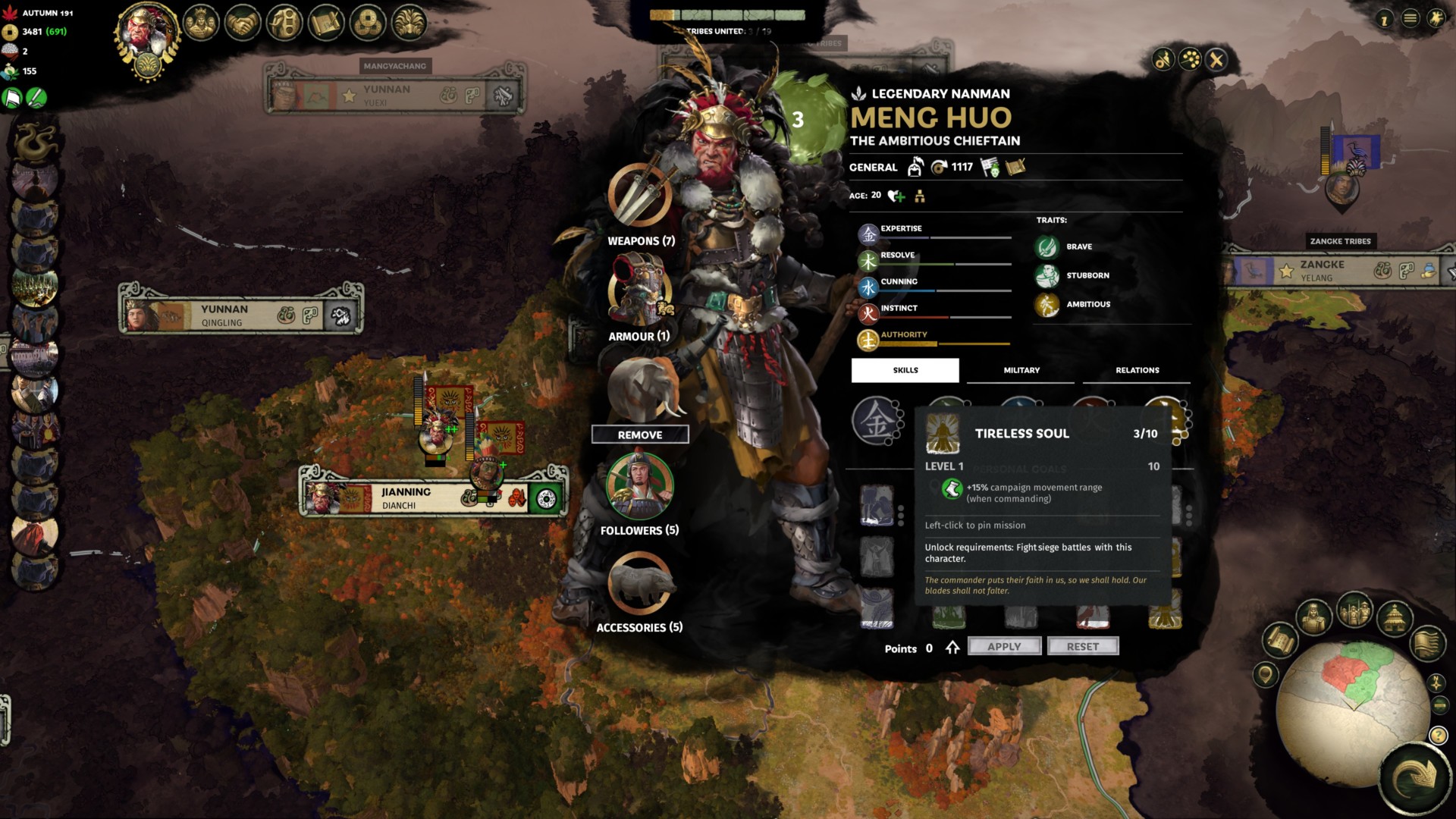Open the Weapons equipment slot
Screen dimensions: 1456x819
[639, 195]
